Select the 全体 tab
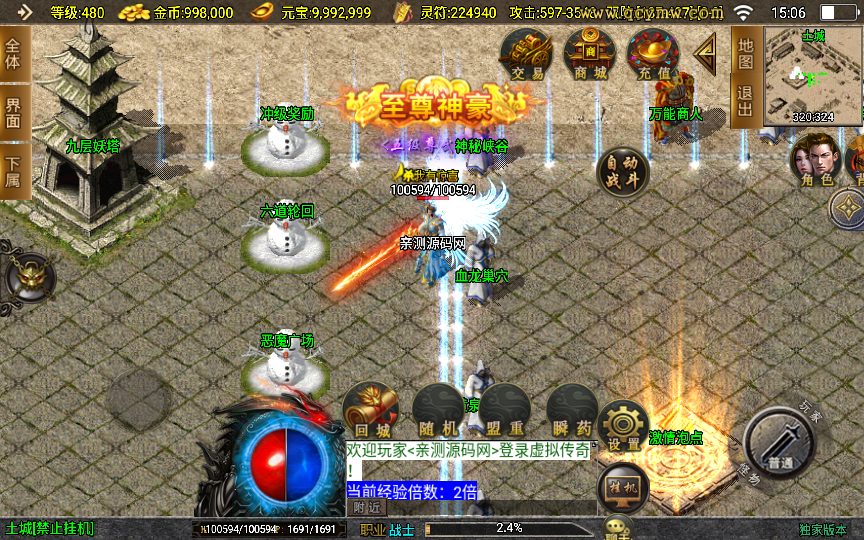Image resolution: width=864 pixels, height=540 pixels. pos(13,52)
